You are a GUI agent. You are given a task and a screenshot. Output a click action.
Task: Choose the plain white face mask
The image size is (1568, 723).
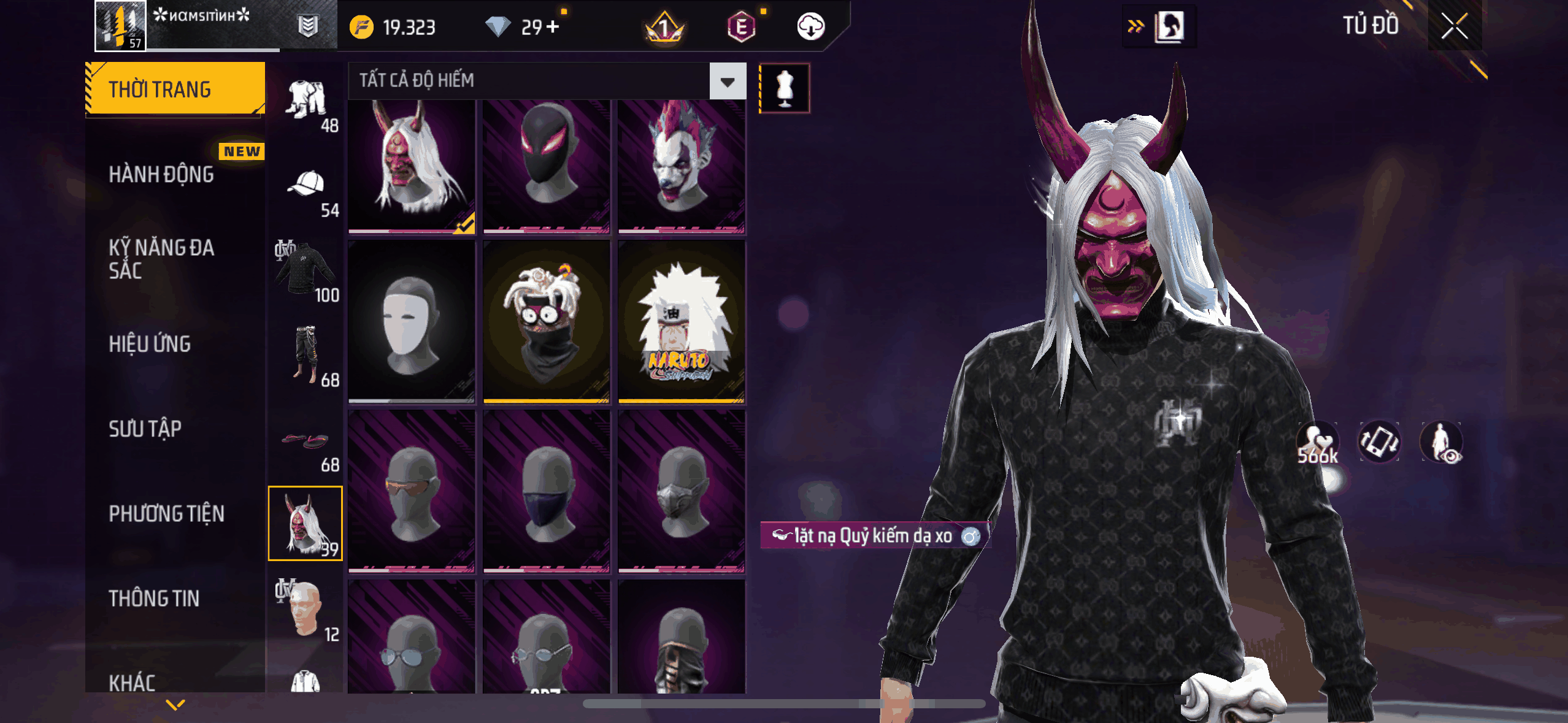pyautogui.click(x=412, y=322)
